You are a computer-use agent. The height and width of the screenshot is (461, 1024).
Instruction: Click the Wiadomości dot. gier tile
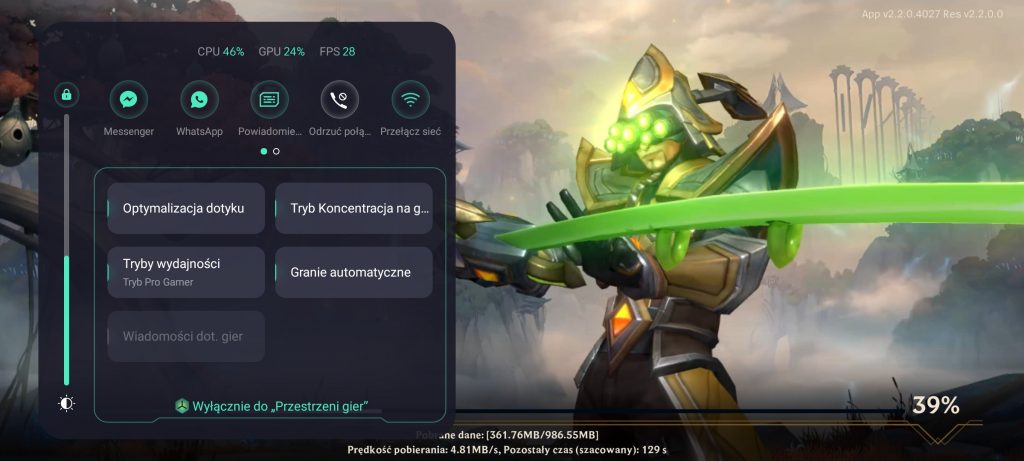(186, 336)
